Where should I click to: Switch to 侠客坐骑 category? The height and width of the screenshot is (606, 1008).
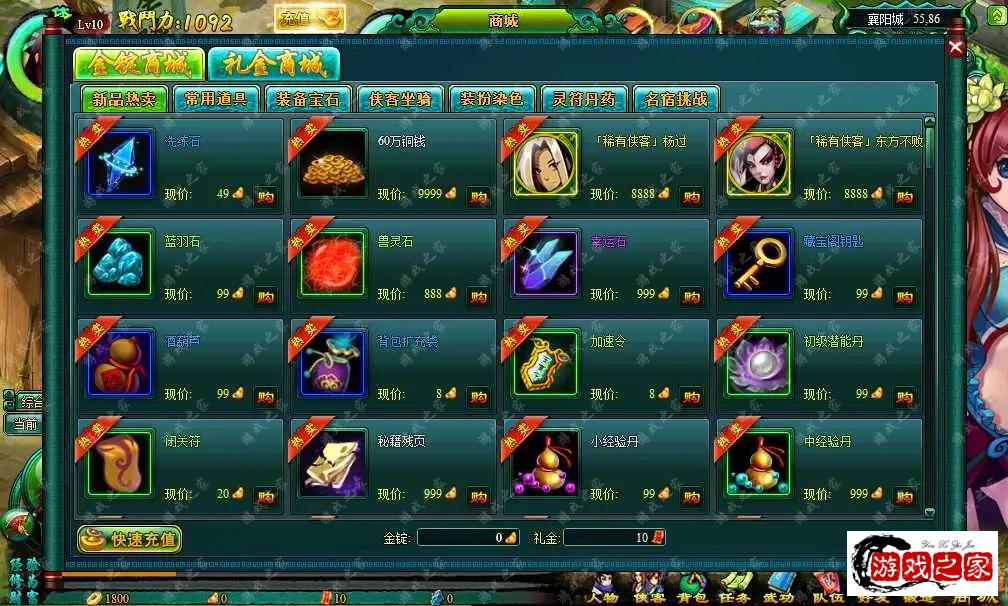(x=400, y=99)
